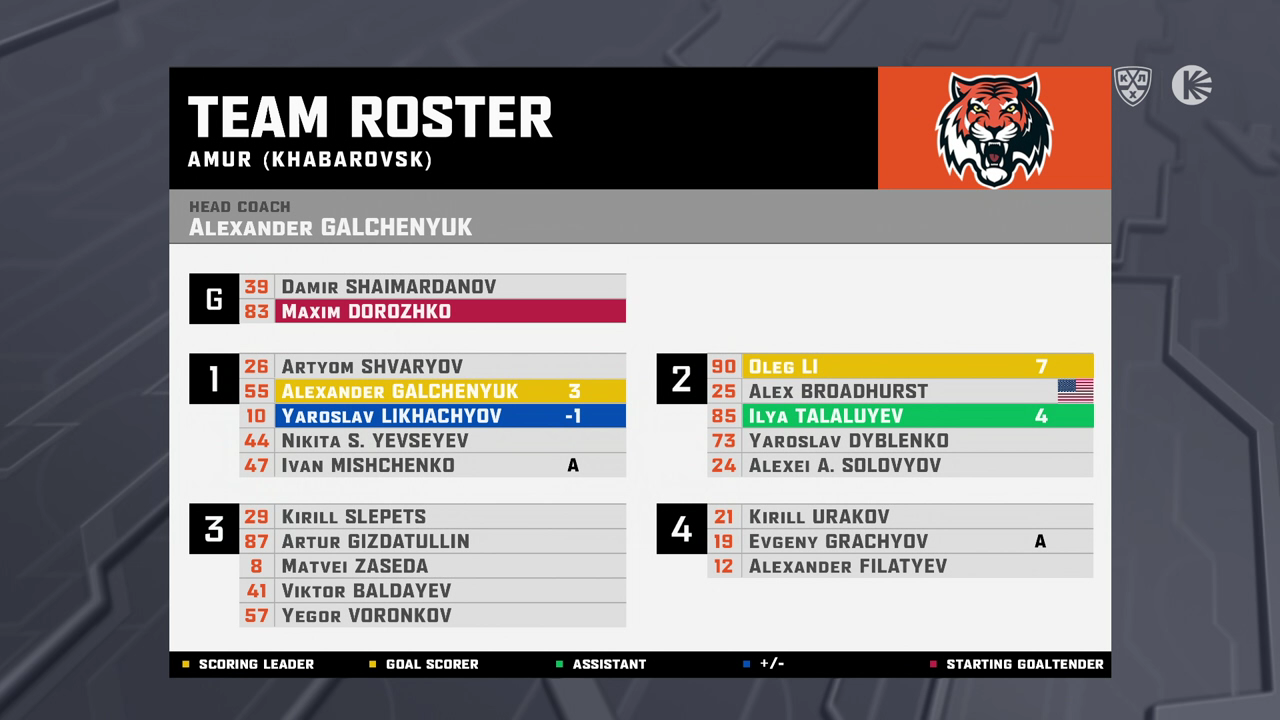
Task: Pick Matvei Zaseda, number 8
Action: pyautogui.click(x=432, y=566)
